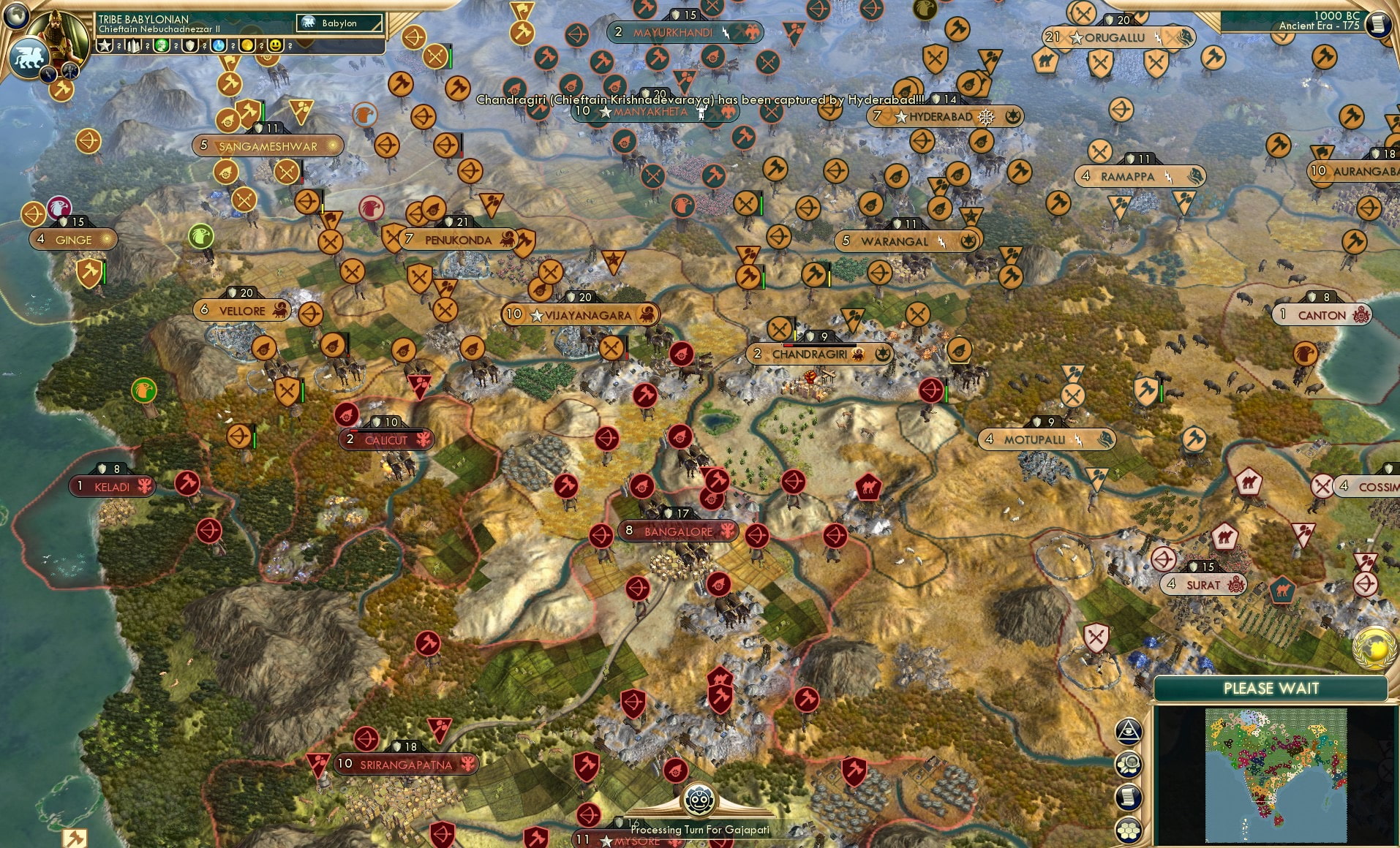Click the globe button in the top-left corner

pyautogui.click(x=15, y=15)
